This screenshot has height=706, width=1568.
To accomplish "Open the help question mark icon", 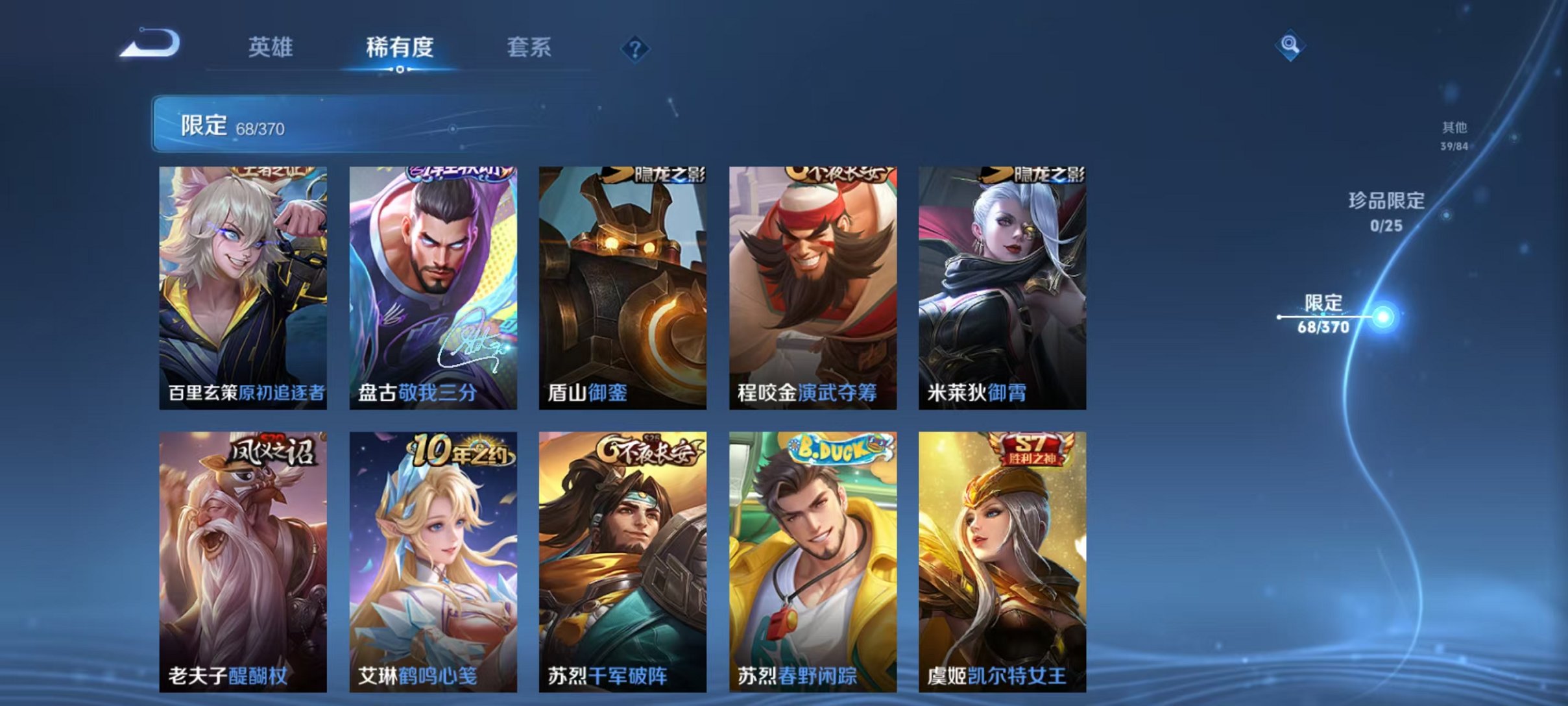I will [x=636, y=49].
